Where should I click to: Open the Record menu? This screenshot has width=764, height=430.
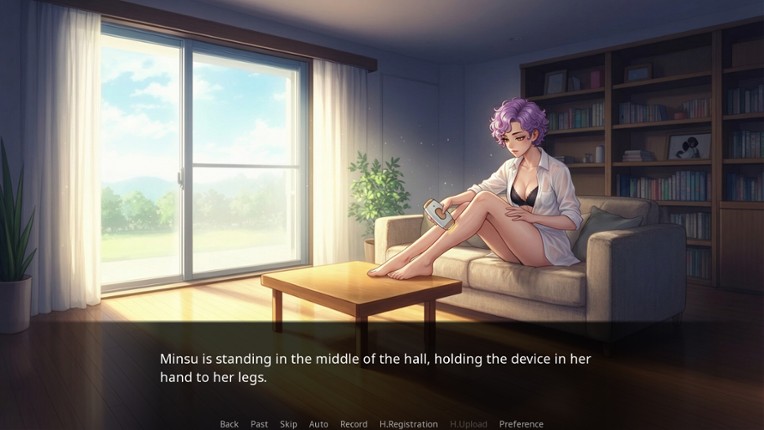(x=354, y=424)
